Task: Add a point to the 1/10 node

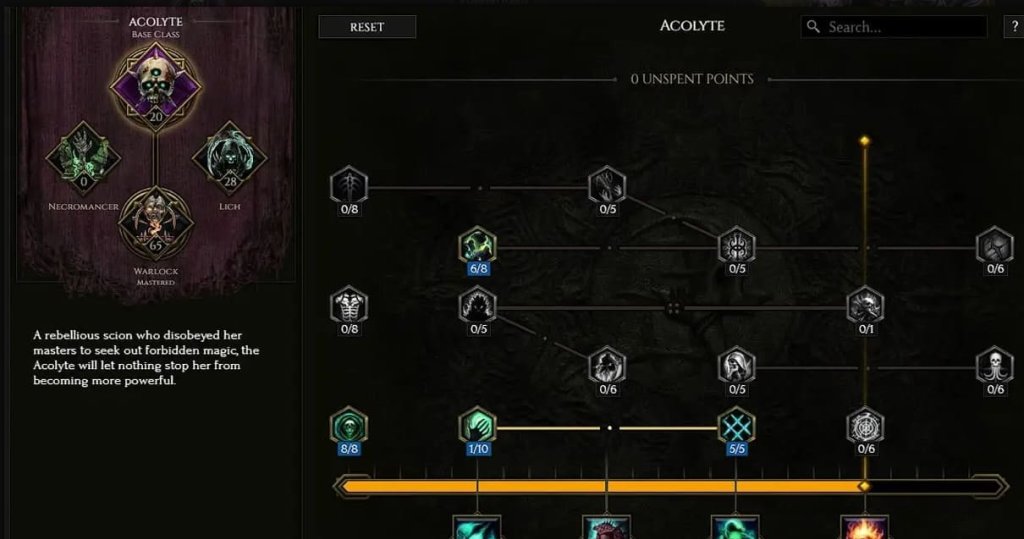Action: tap(477, 426)
